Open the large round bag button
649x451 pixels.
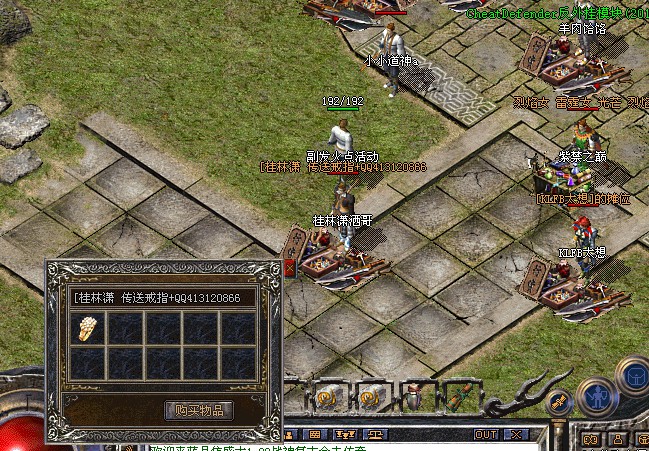[x=636, y=376]
